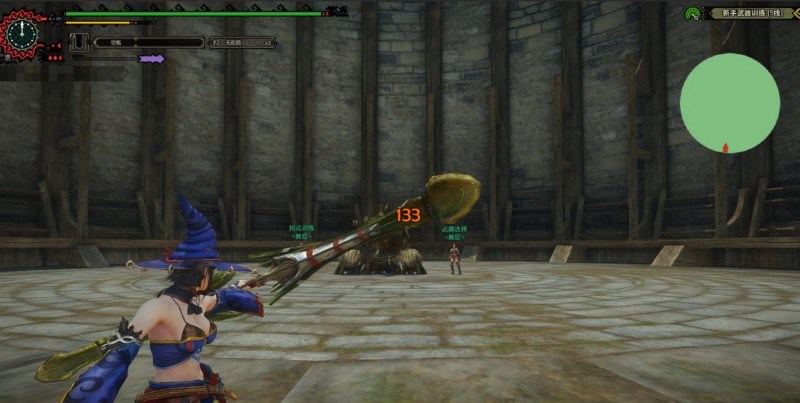Click the green signal icon beside location name
800x403 pixels.
coord(692,14)
